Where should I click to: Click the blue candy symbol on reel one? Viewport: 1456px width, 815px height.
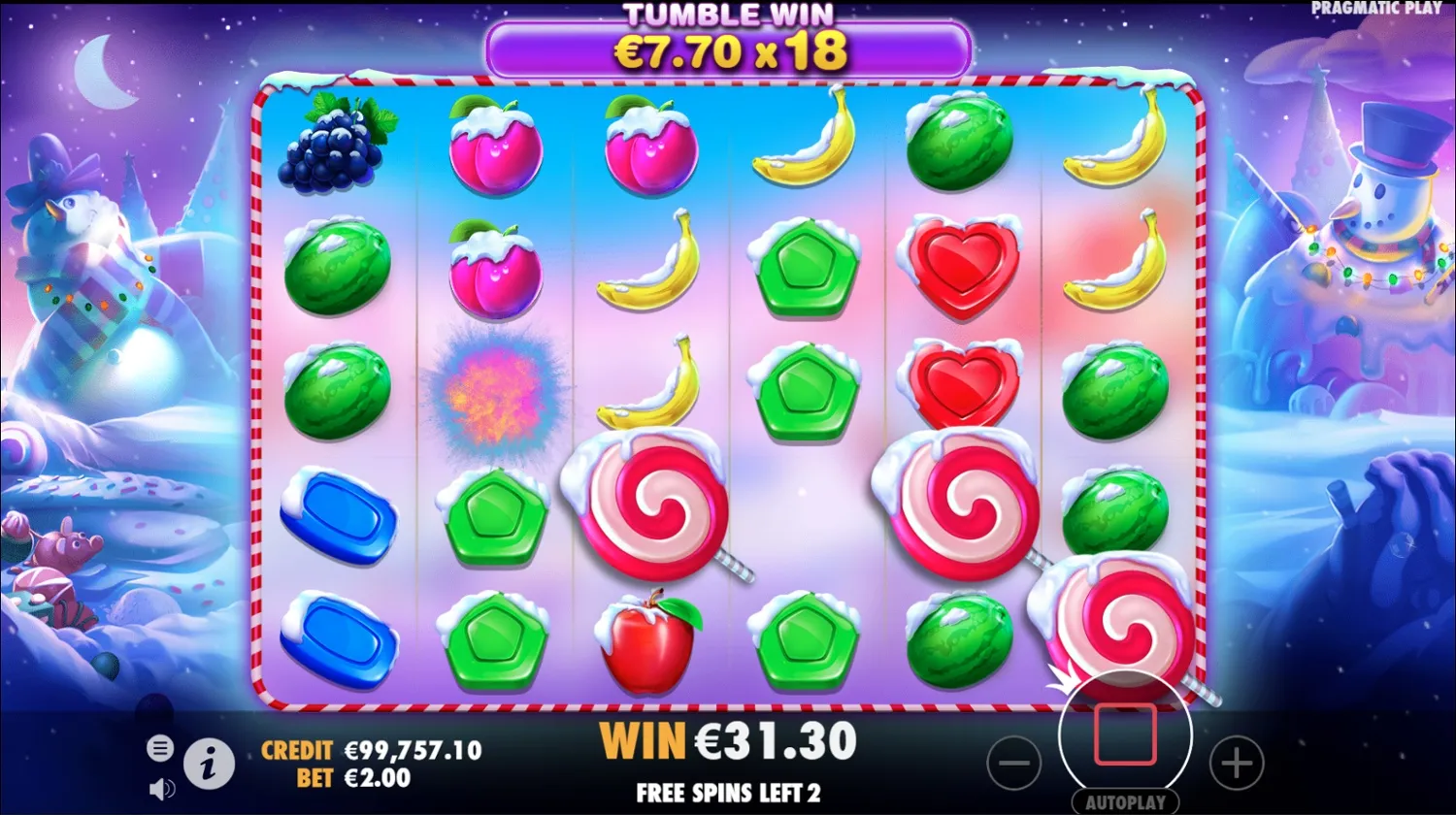[x=338, y=514]
